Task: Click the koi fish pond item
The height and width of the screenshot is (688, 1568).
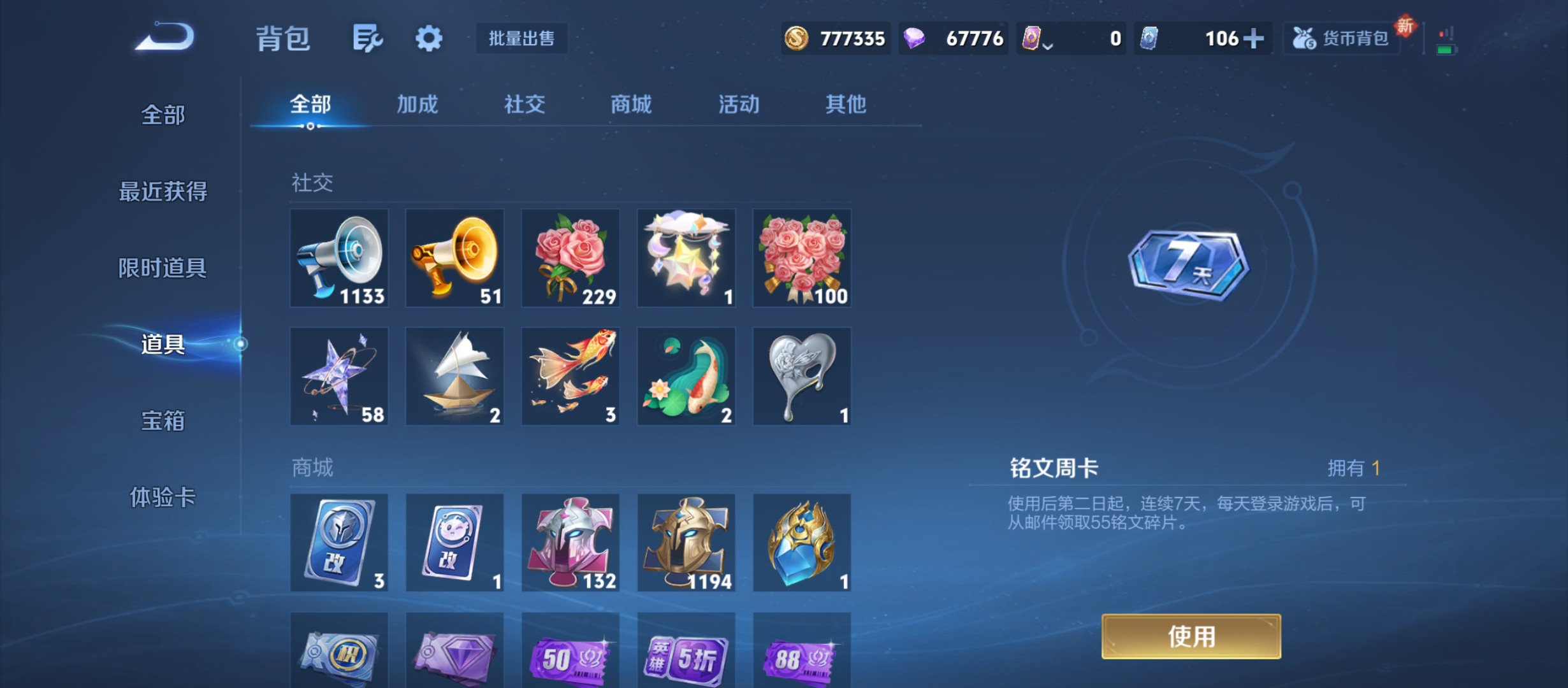Action: (x=686, y=375)
